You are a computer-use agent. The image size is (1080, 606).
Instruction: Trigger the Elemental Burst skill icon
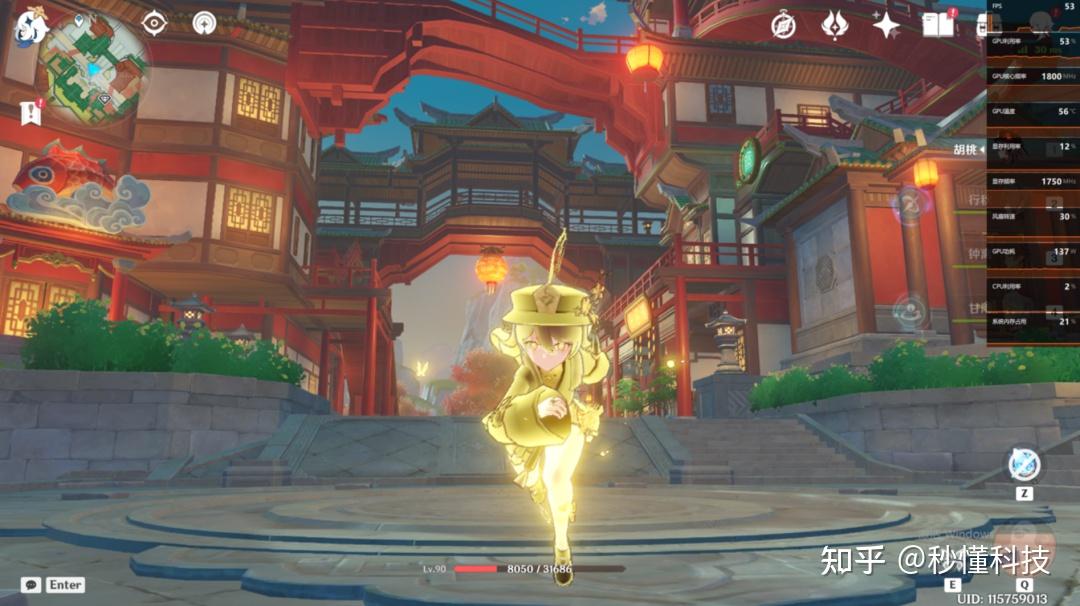[x=1024, y=544]
